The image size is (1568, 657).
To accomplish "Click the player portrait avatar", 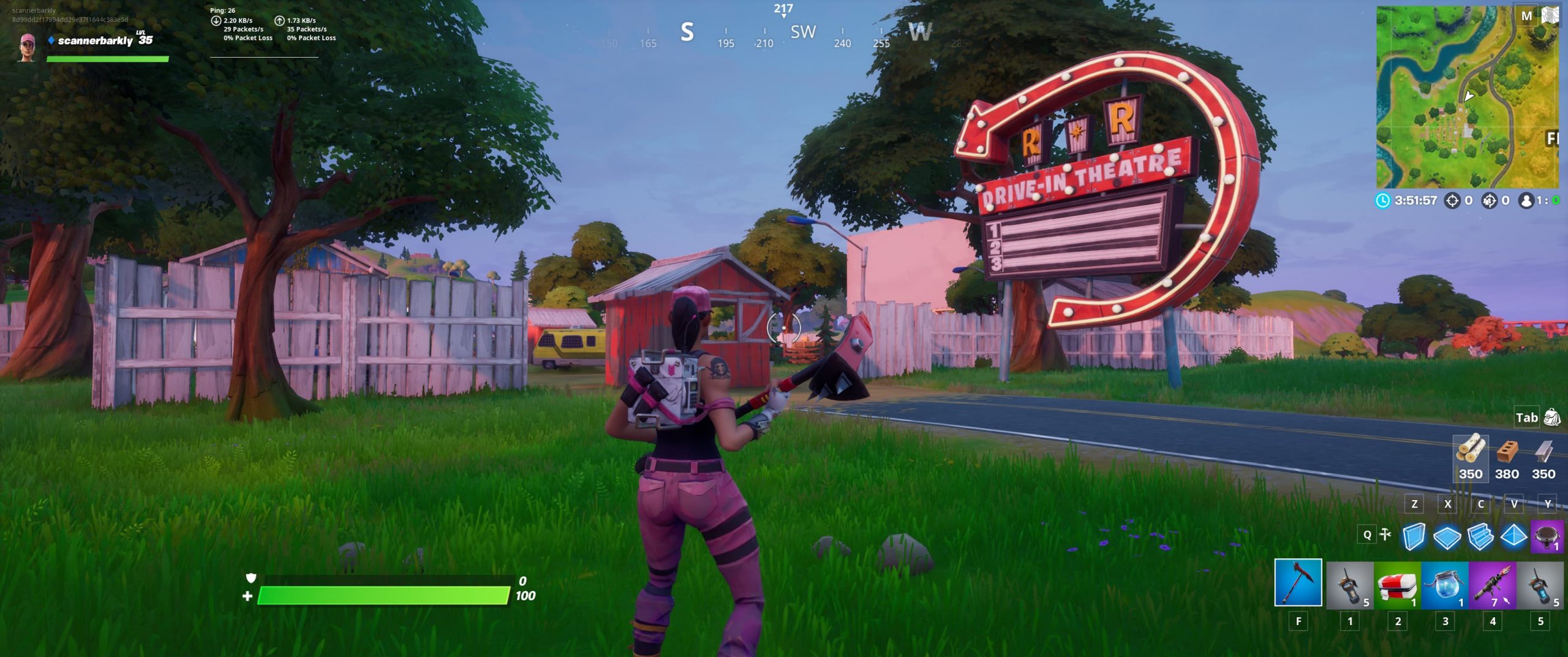I will (x=26, y=48).
